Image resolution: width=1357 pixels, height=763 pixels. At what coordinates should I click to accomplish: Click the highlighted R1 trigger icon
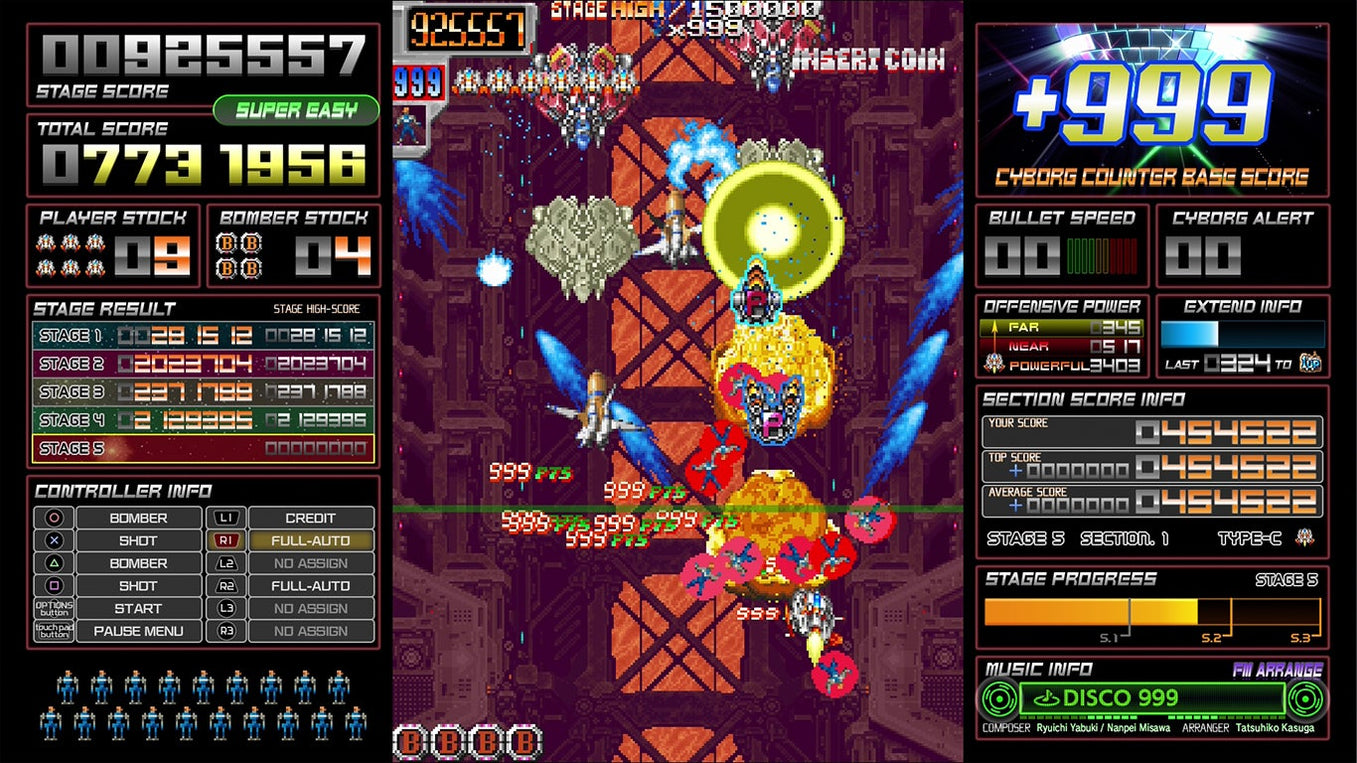[x=226, y=541]
